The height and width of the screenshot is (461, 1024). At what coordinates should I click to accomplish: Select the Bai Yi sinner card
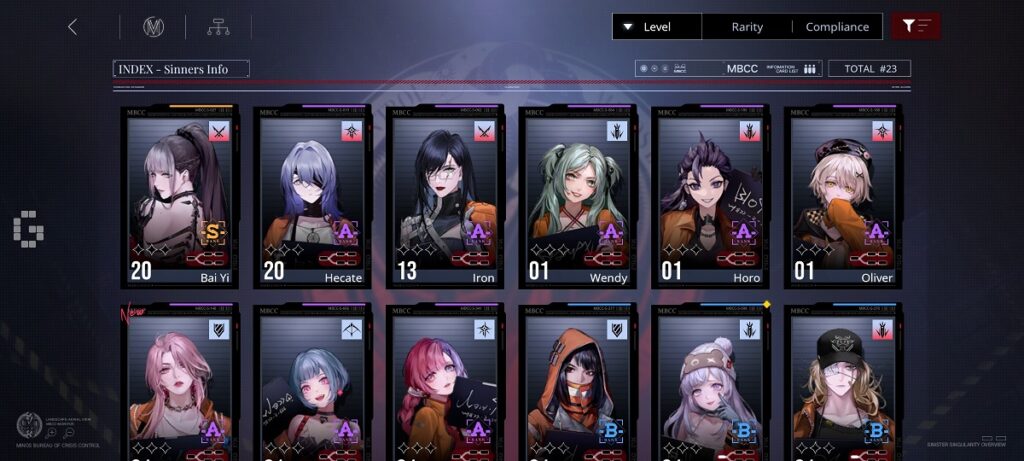[180, 197]
